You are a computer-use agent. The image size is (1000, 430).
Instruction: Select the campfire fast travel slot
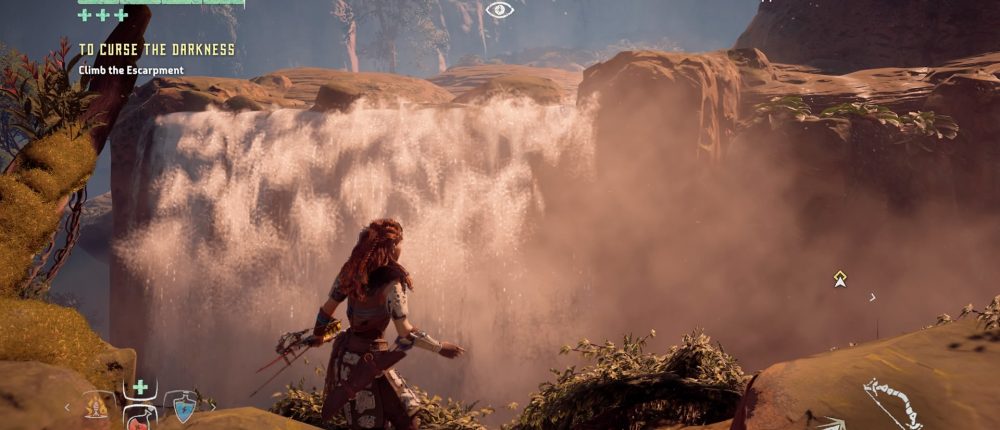click(98, 405)
